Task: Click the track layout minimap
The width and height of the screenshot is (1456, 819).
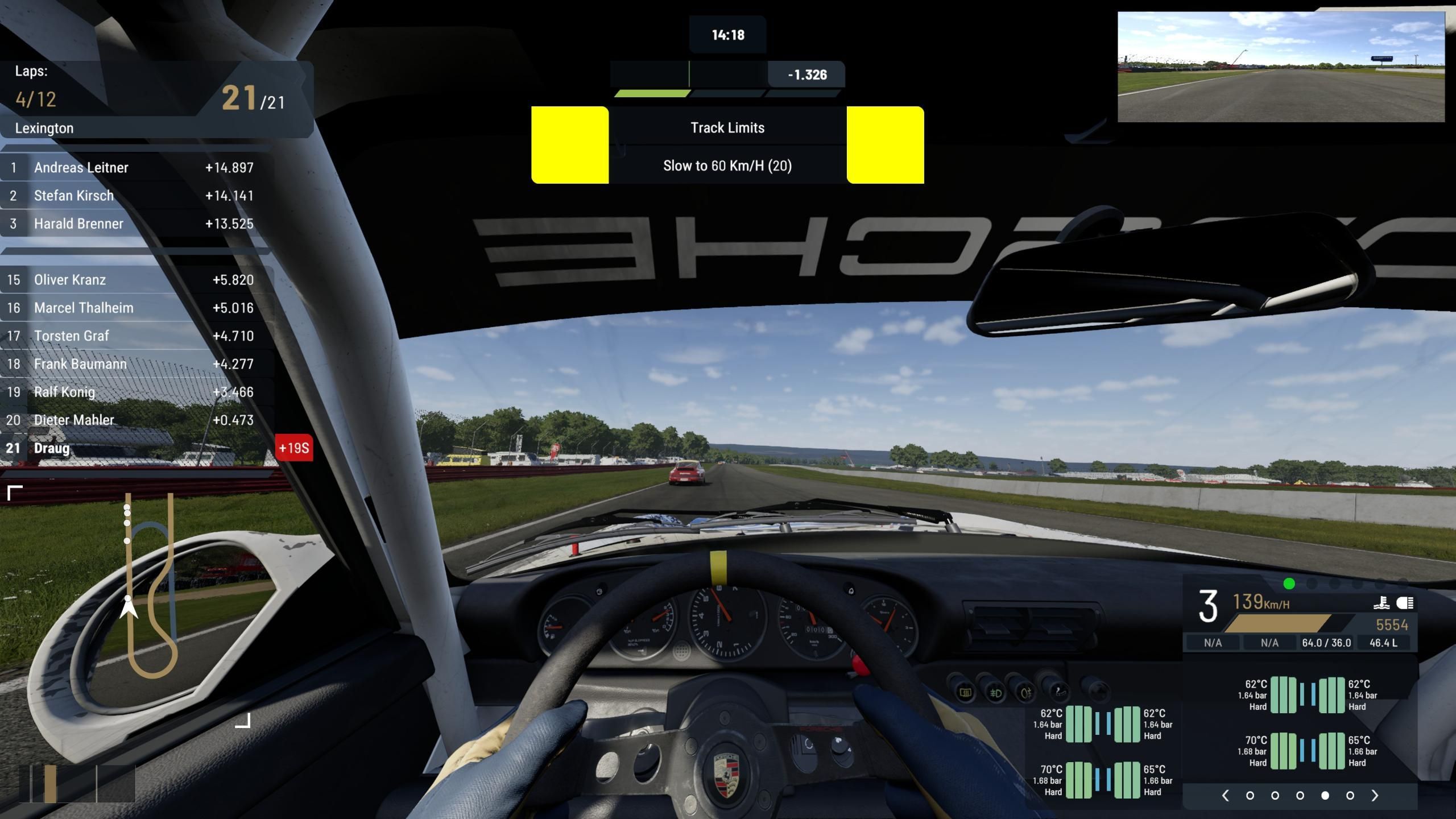Action: coord(149,586)
